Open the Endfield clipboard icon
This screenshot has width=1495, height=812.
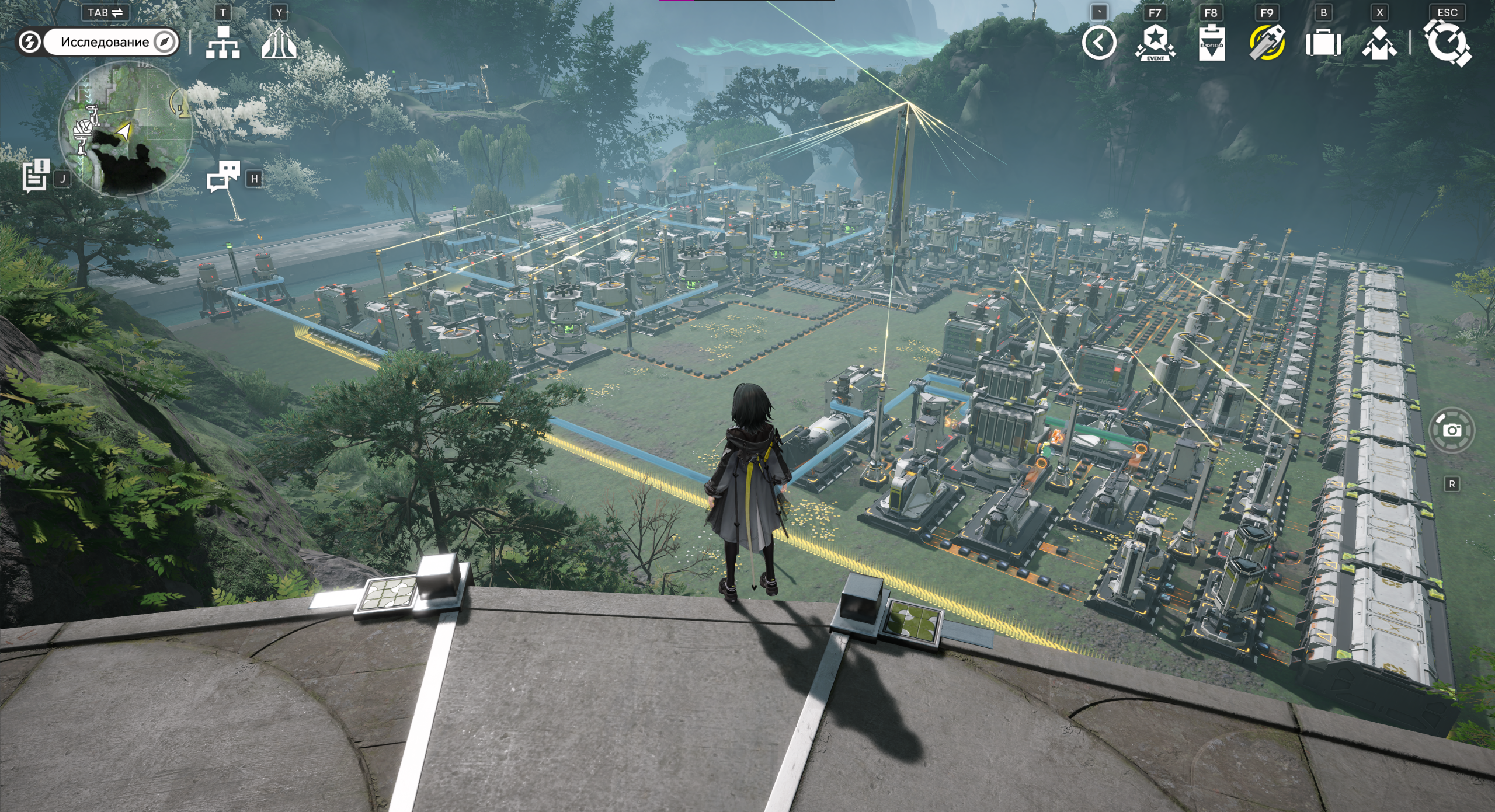pos(1211,43)
